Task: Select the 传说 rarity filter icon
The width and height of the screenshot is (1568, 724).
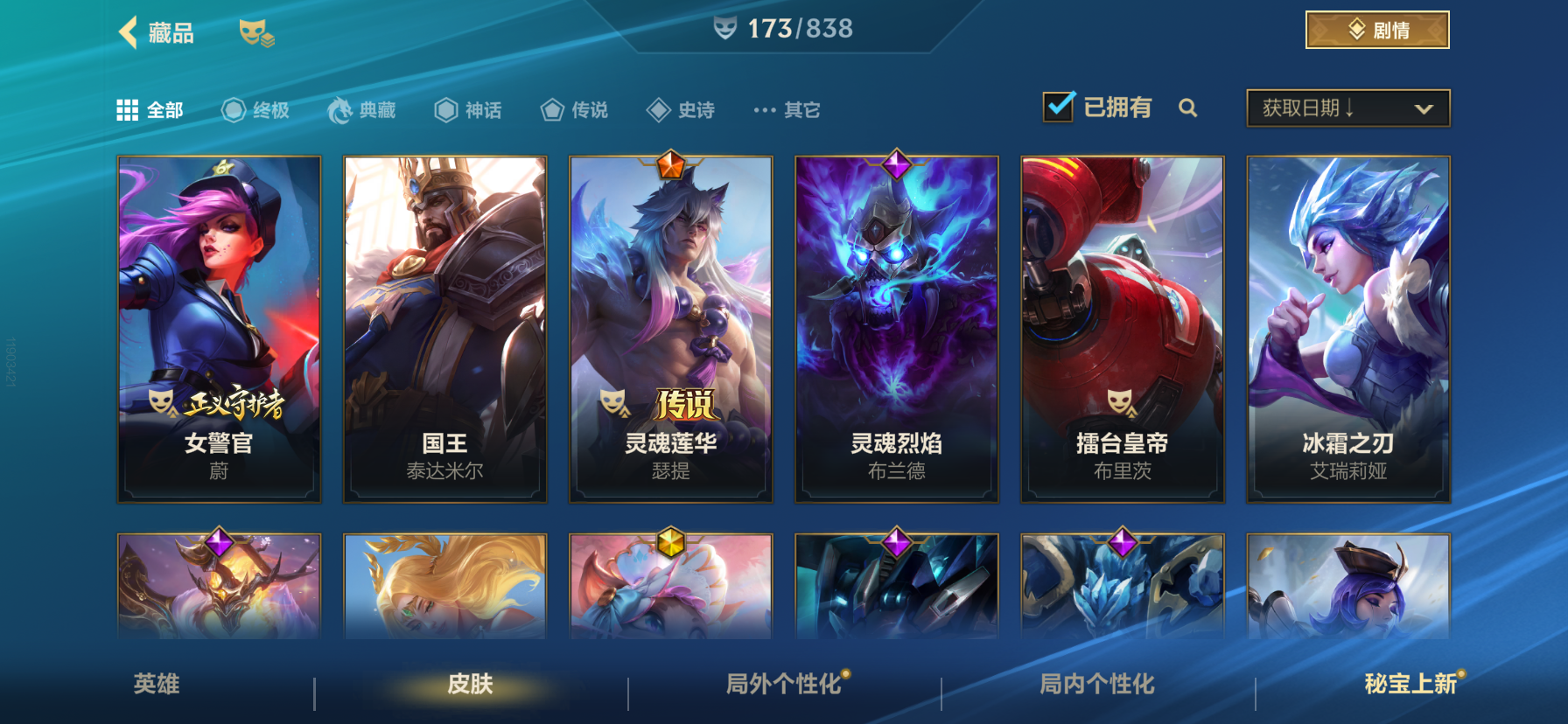Action: [x=551, y=108]
